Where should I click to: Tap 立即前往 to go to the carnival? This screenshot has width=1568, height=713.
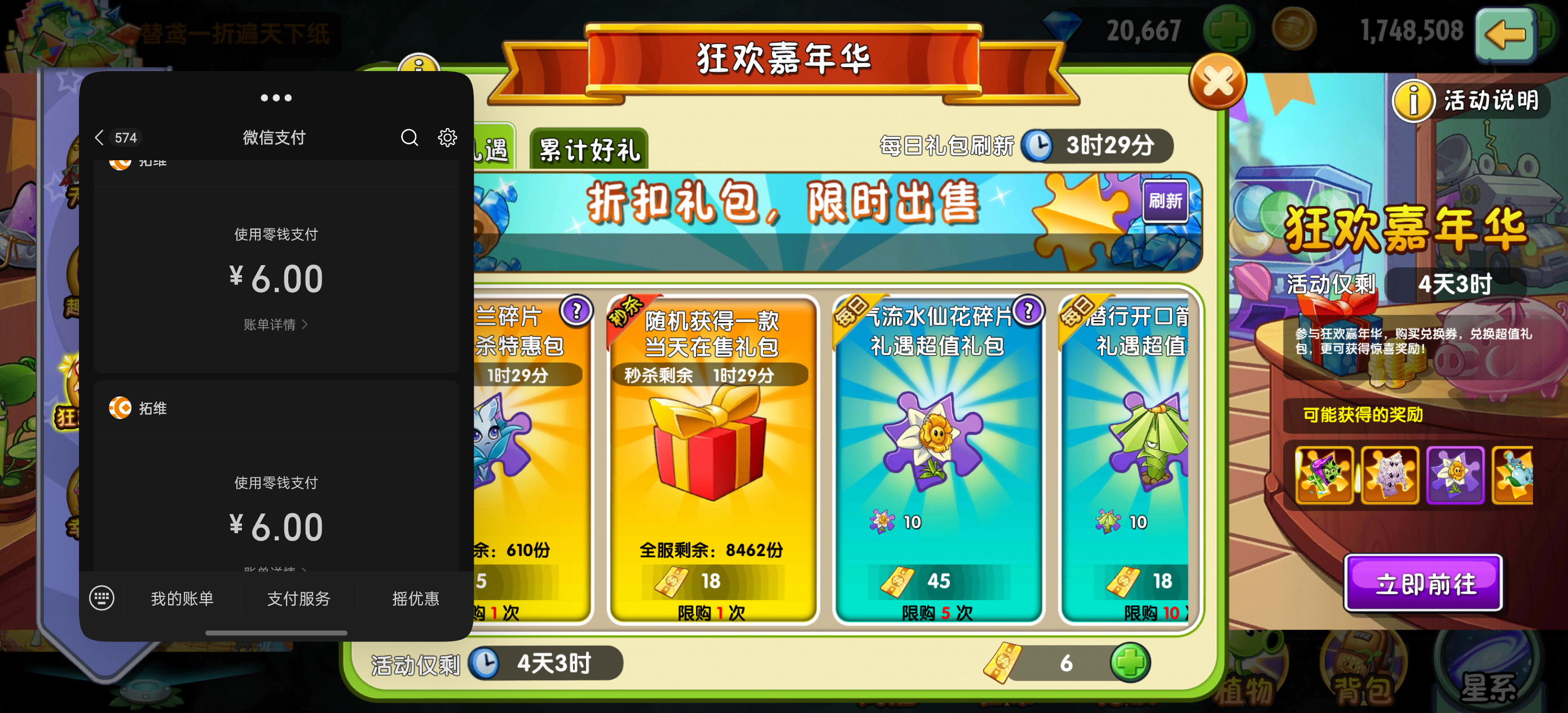point(1424,583)
